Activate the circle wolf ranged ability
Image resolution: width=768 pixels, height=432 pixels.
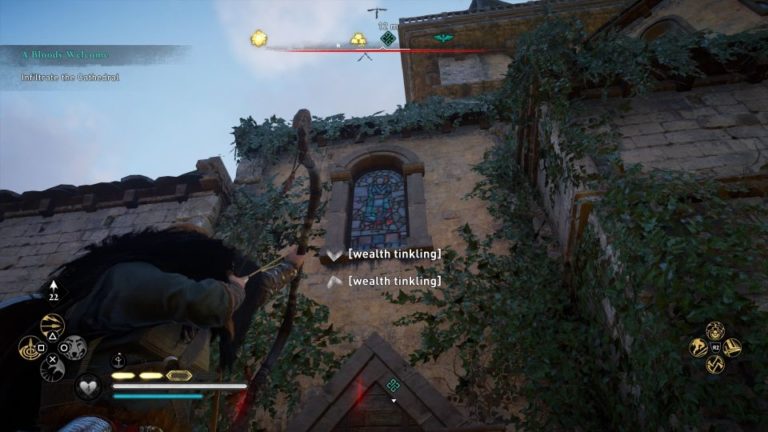[74, 348]
